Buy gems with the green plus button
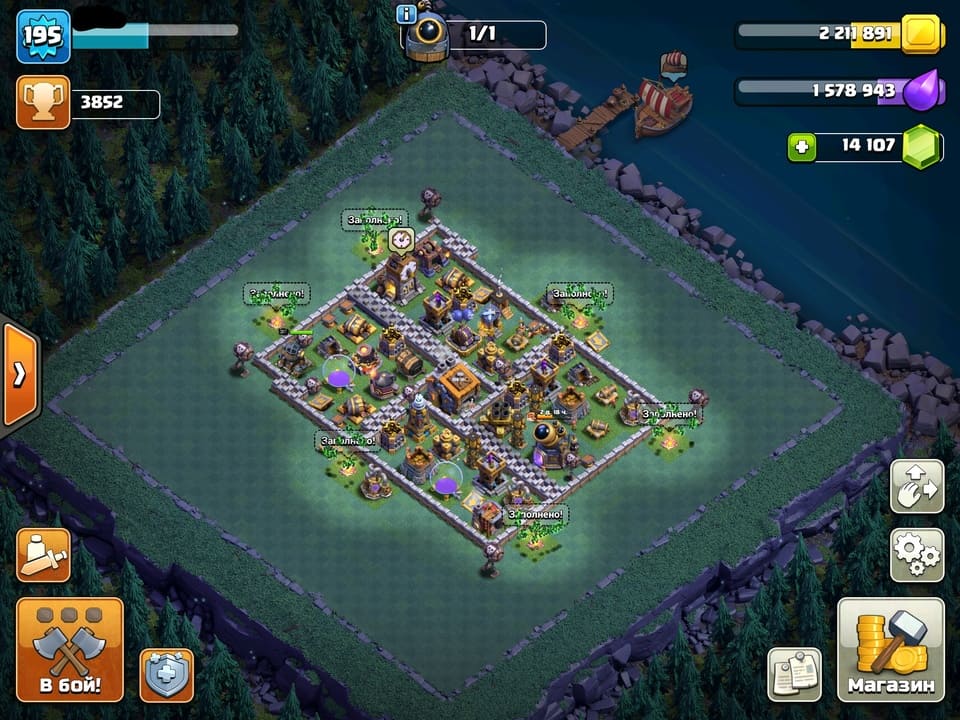 pyautogui.click(x=800, y=147)
